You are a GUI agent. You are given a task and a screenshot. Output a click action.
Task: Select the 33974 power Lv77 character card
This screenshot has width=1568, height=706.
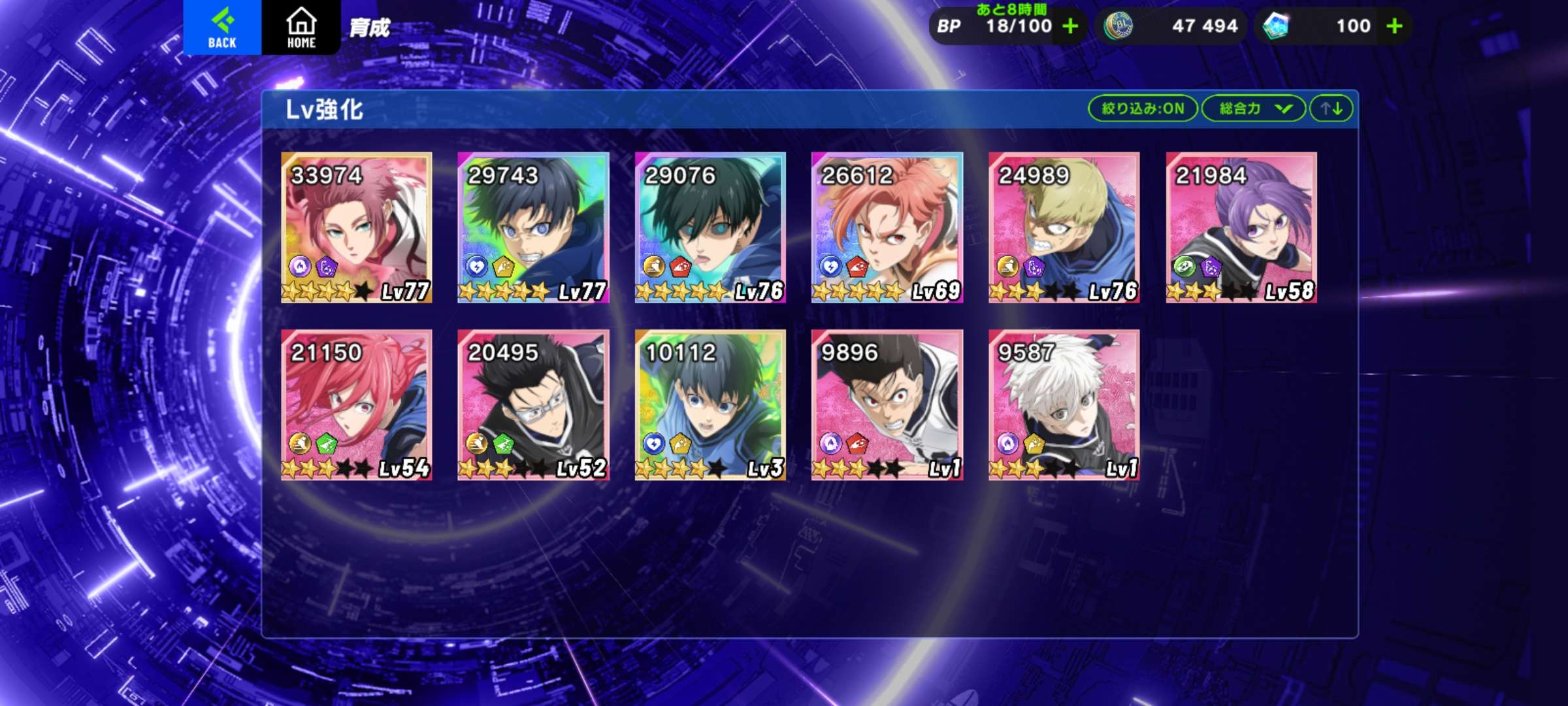pos(356,227)
